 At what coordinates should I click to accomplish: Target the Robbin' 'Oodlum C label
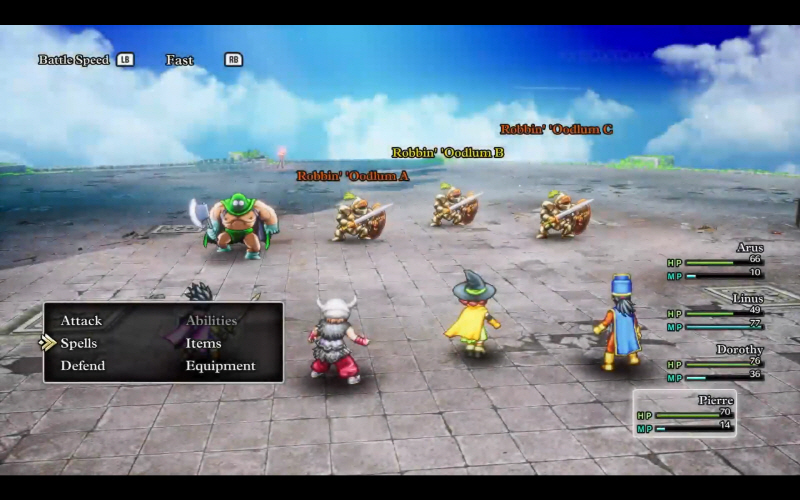(x=556, y=129)
